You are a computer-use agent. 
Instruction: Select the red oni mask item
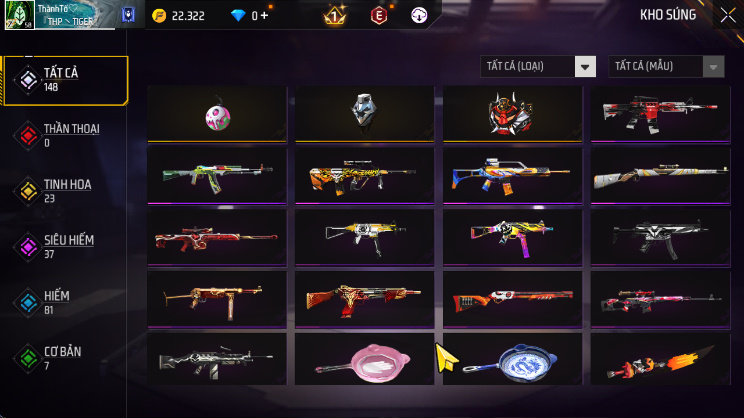point(511,113)
